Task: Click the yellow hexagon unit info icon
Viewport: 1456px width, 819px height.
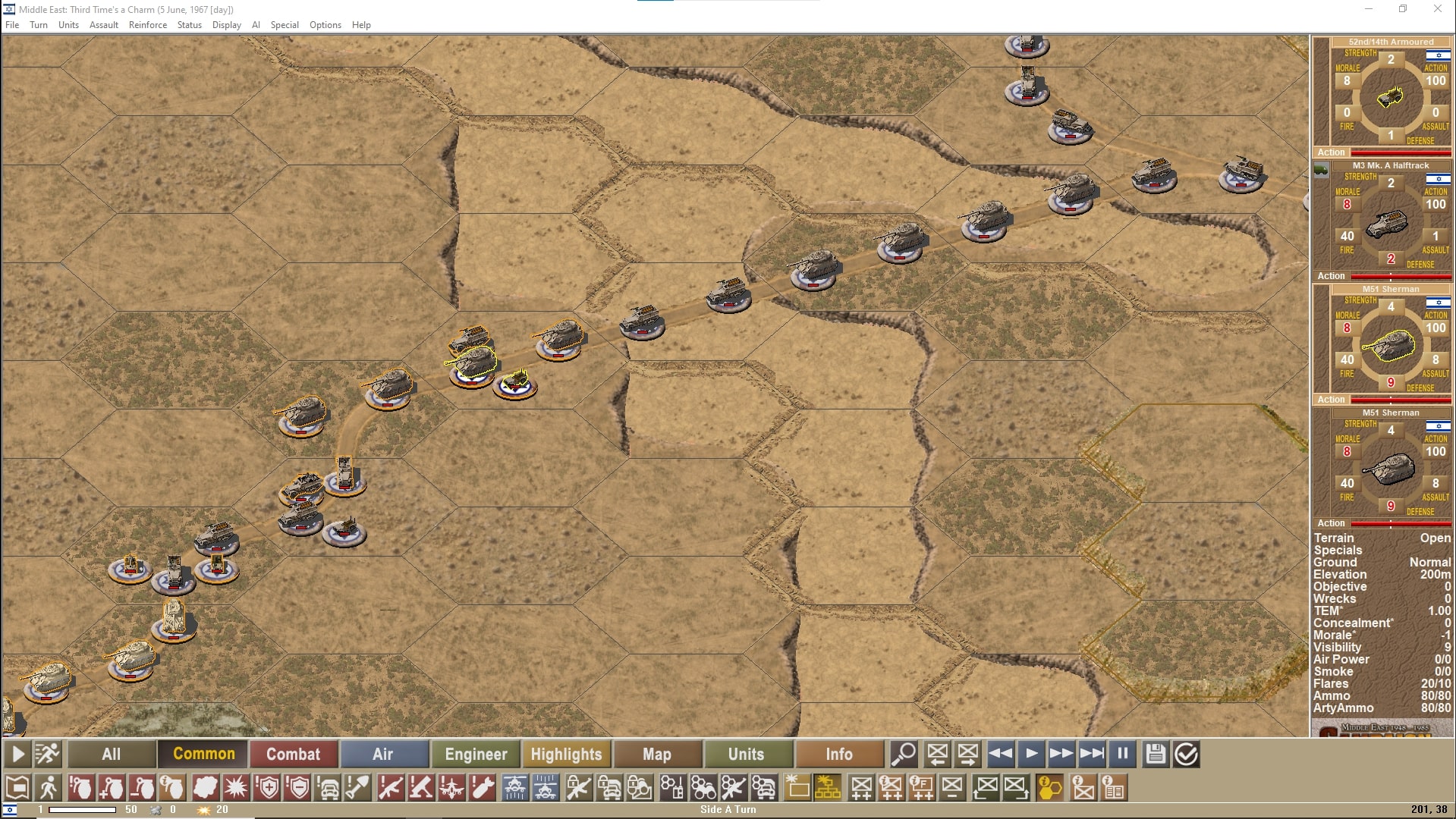Action: [1050, 787]
